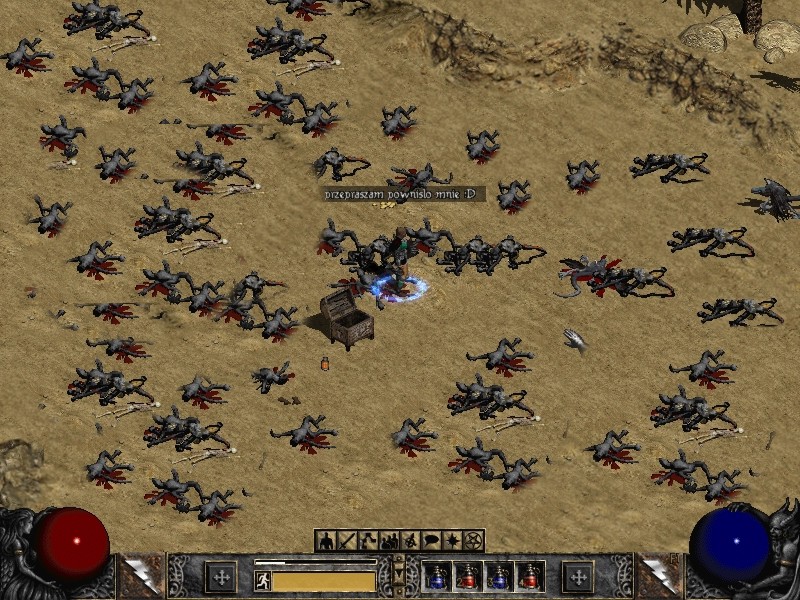Use the health potion in belt slot 4
The image size is (800, 600).
[530, 576]
